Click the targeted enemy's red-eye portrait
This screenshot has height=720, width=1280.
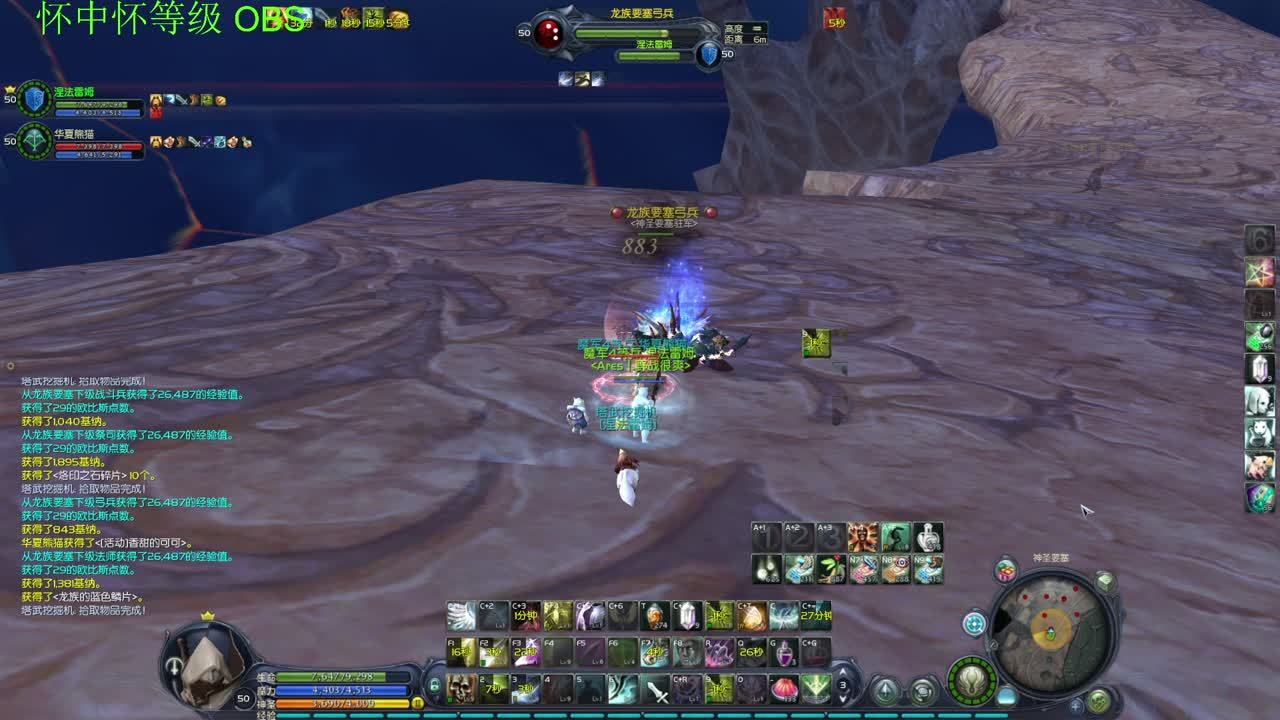[x=549, y=34]
